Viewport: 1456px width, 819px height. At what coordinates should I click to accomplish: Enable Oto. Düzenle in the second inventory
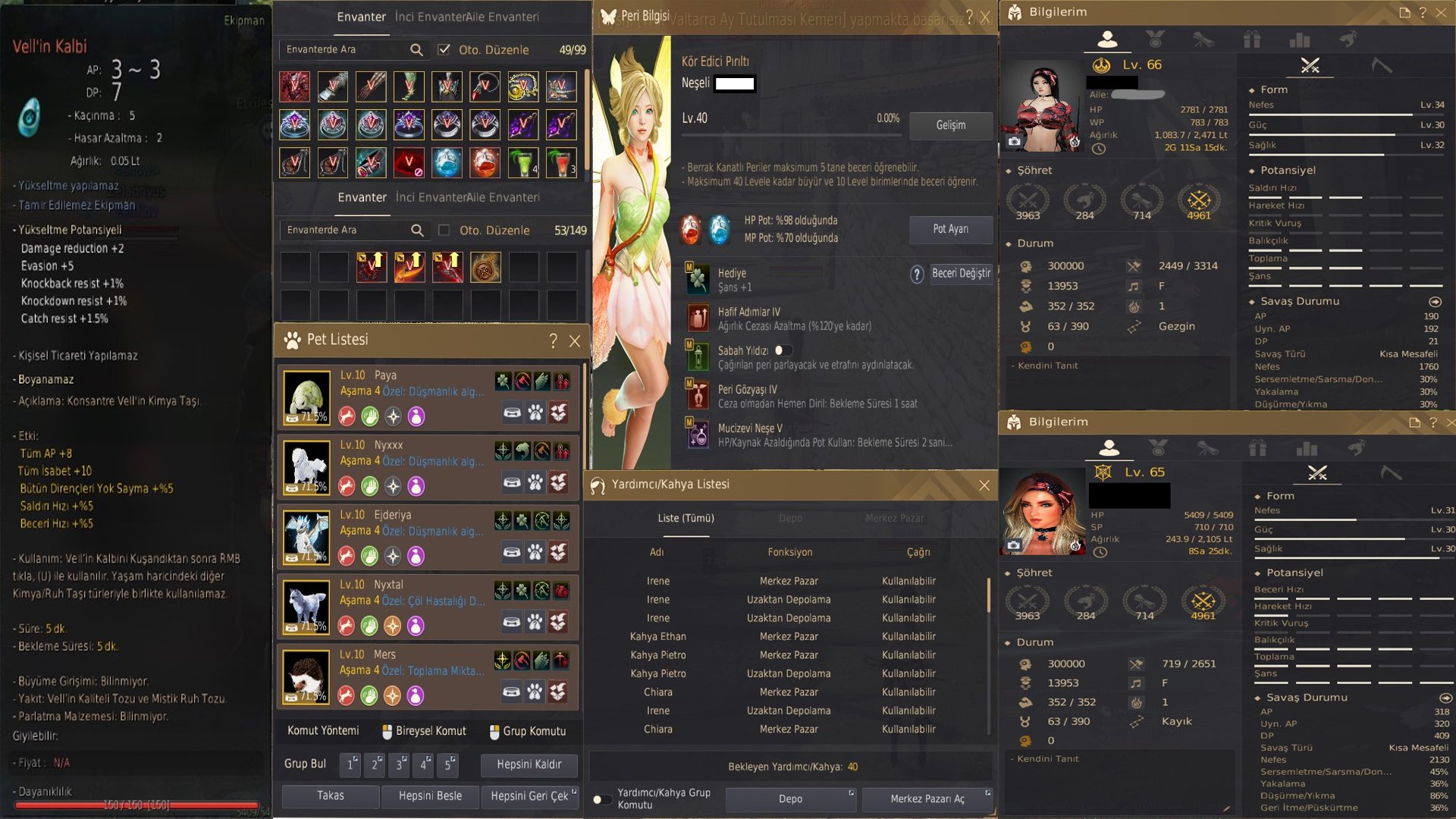click(x=444, y=230)
